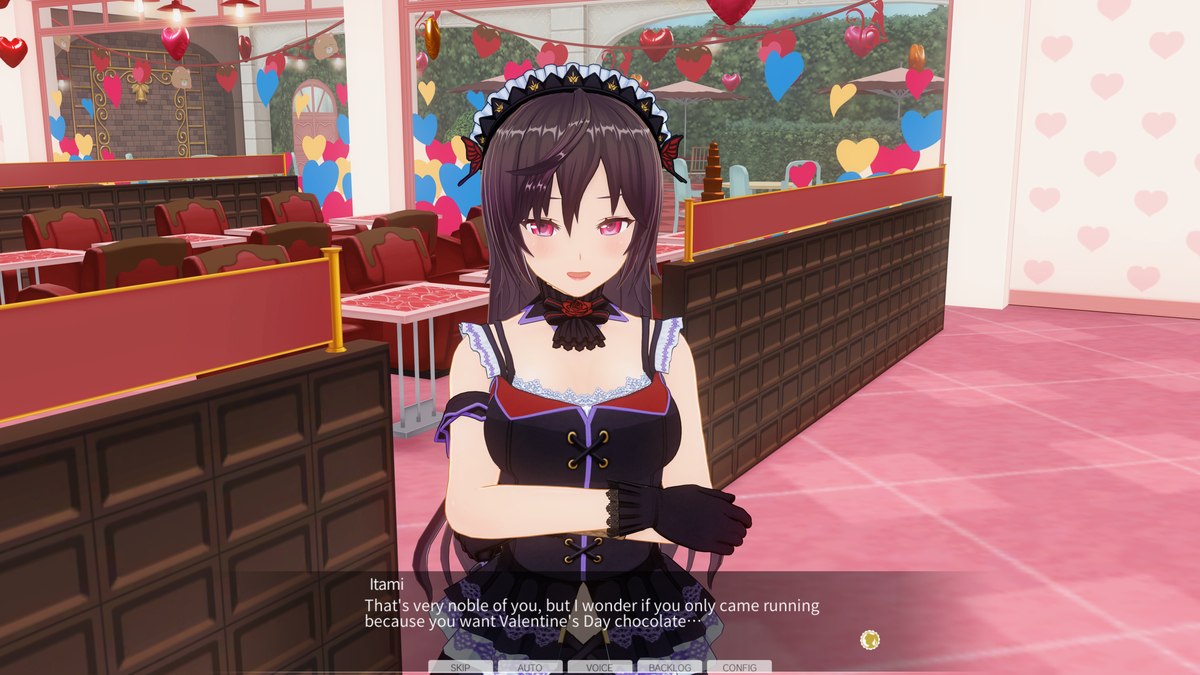The height and width of the screenshot is (675, 1200).
Task: Open the CONFIG settings
Action: [739, 667]
